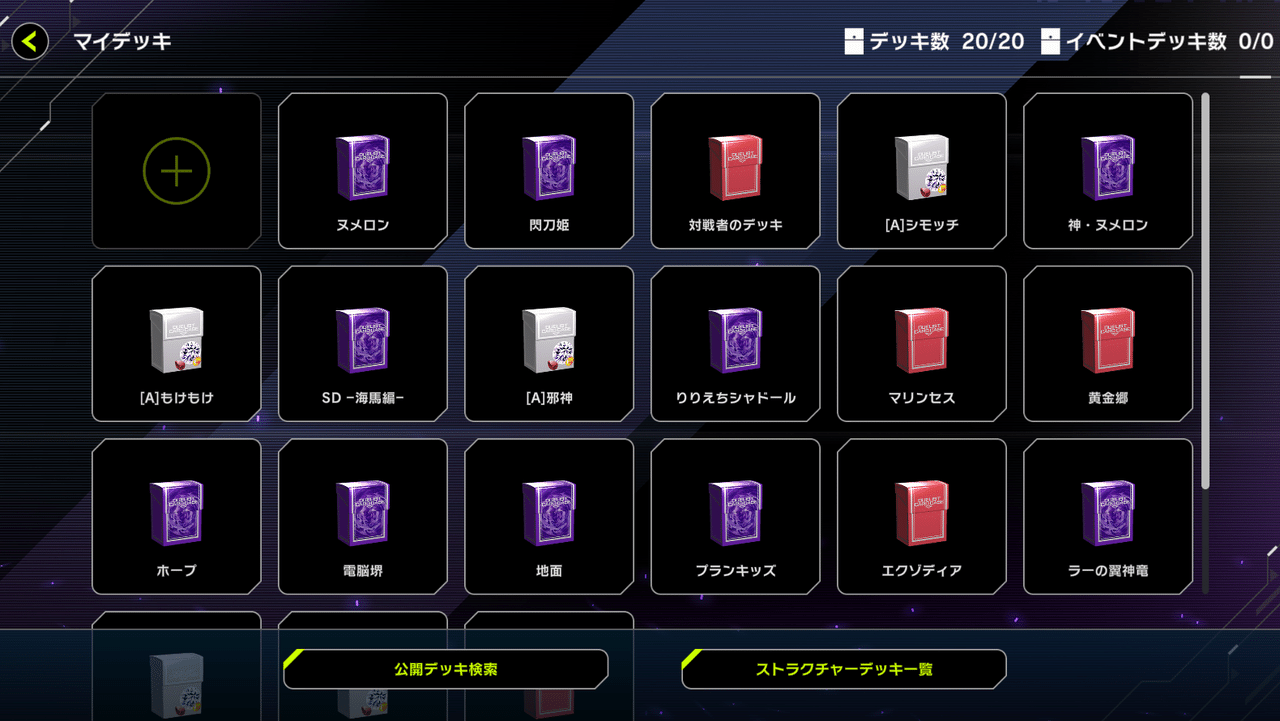The width and height of the screenshot is (1280, 721).
Task: Click the event deck count icon beside 0/0
Action: (1050, 42)
